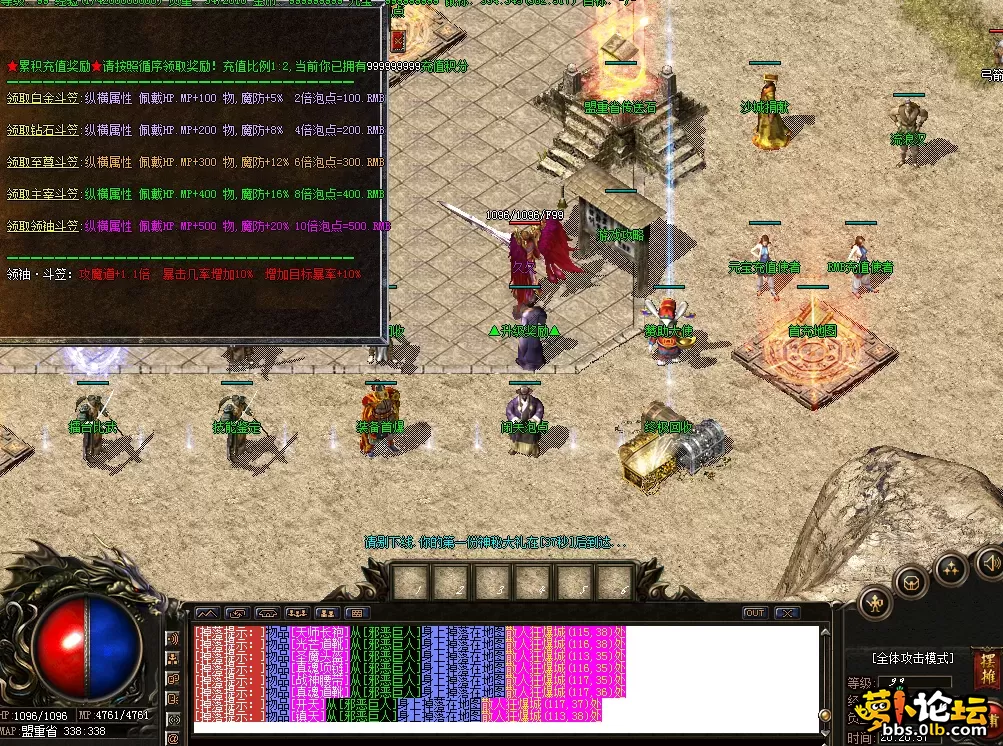Image resolution: width=1003 pixels, height=746 pixels.
Task: Toggle the speaker chat channel icon
Action: coord(173,637)
